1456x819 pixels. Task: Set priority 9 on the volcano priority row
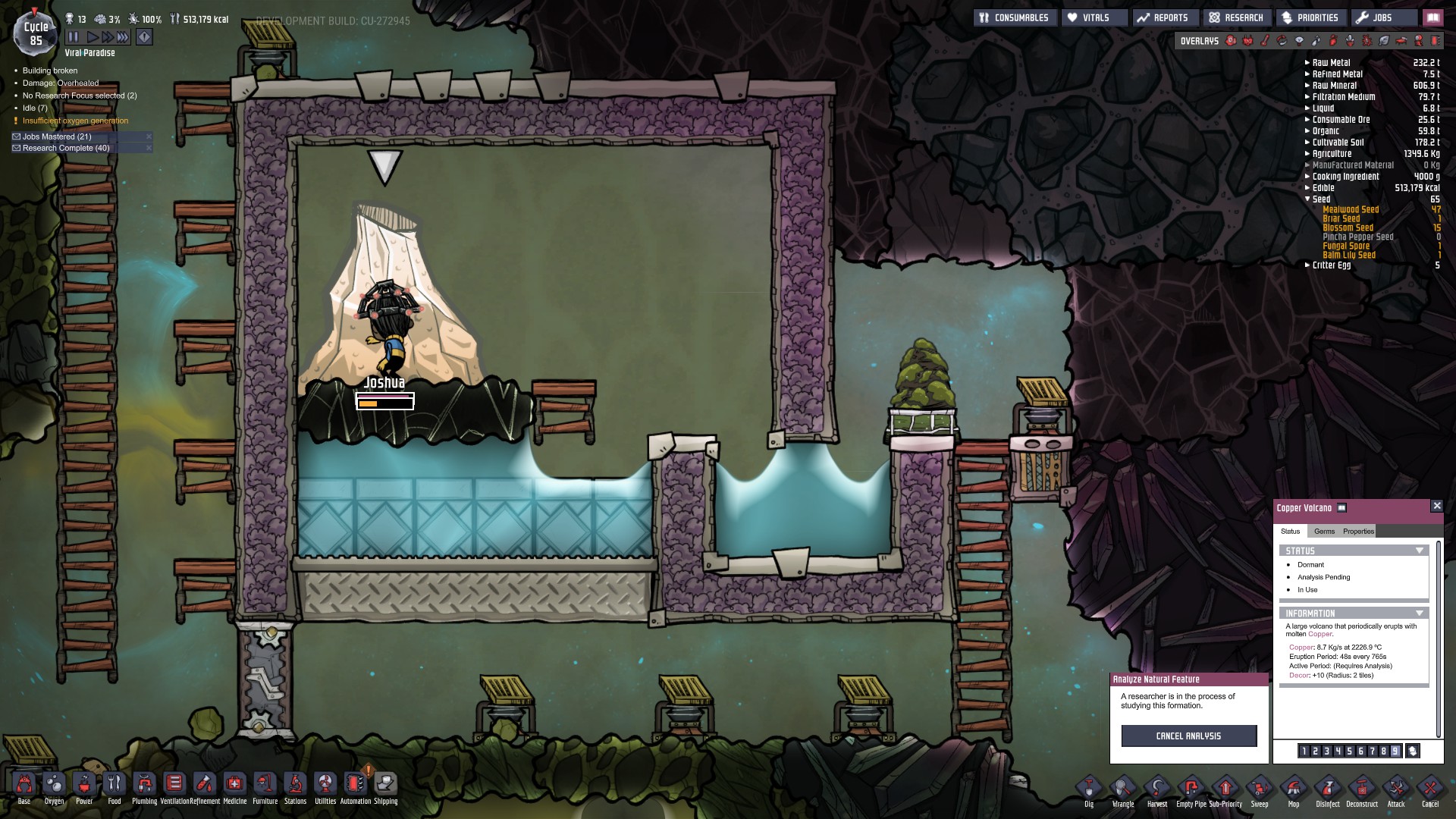pos(1395,752)
